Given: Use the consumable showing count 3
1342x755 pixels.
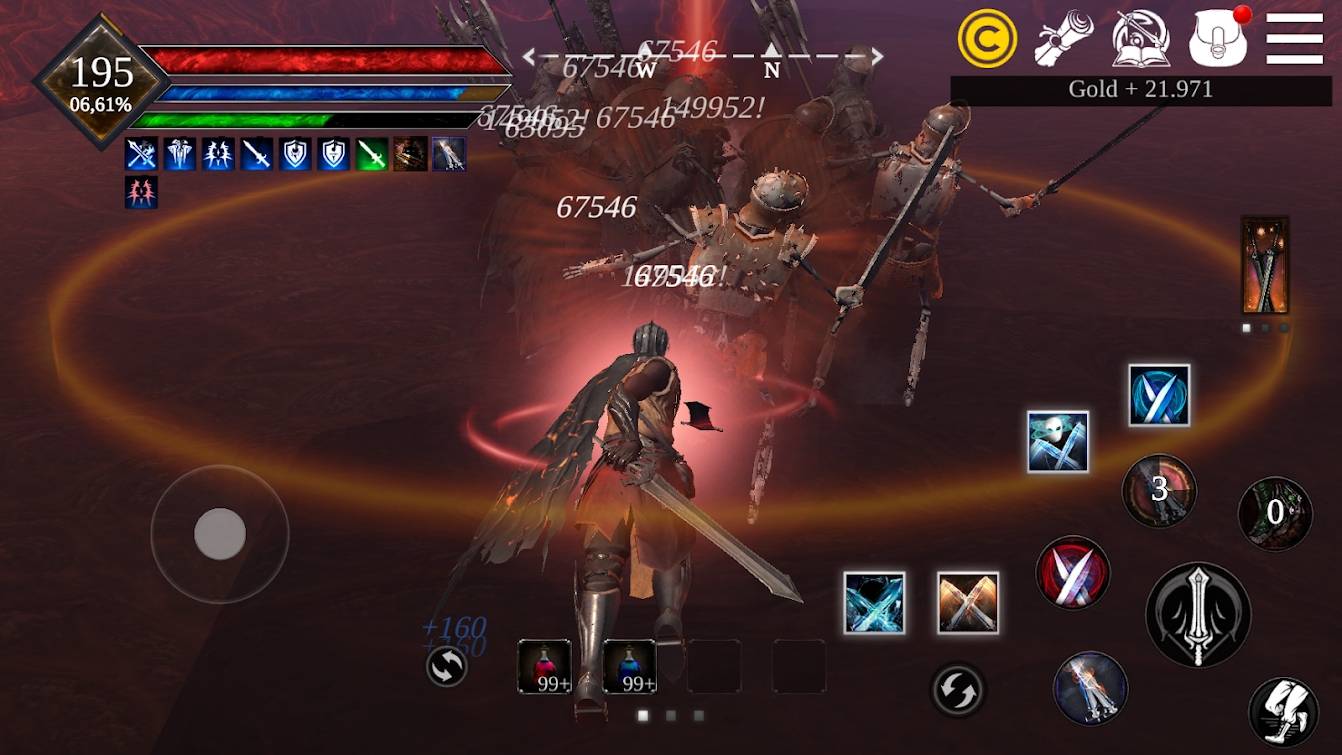Looking at the screenshot, I should 1159,492.
